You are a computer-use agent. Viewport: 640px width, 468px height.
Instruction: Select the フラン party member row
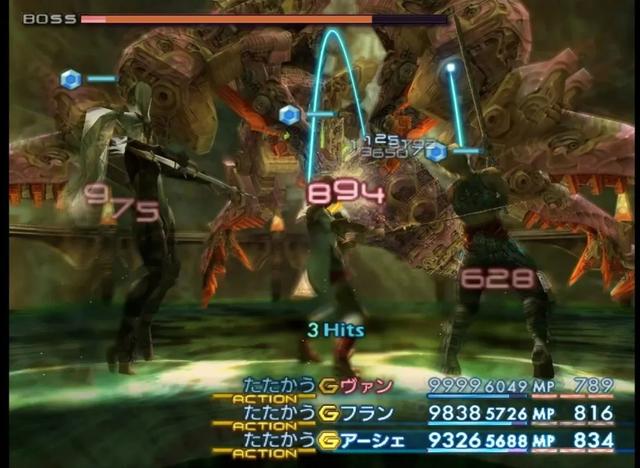(x=367, y=412)
